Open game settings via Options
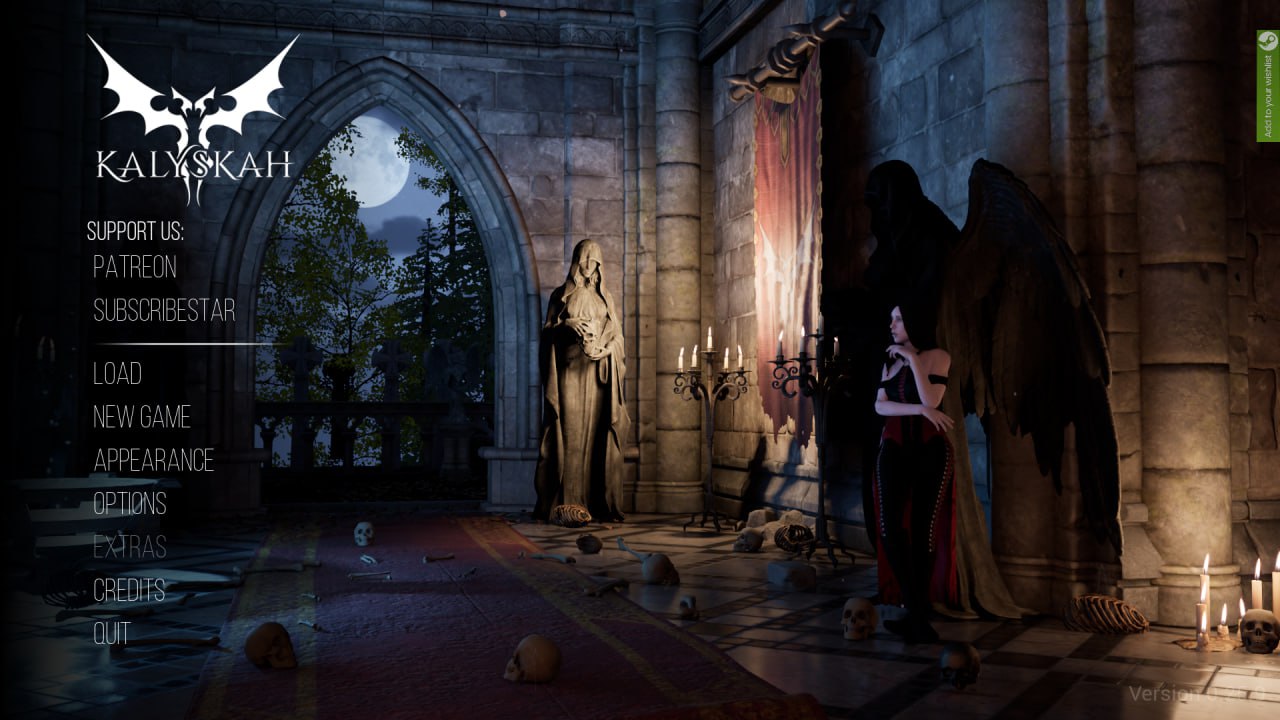 pyautogui.click(x=129, y=504)
